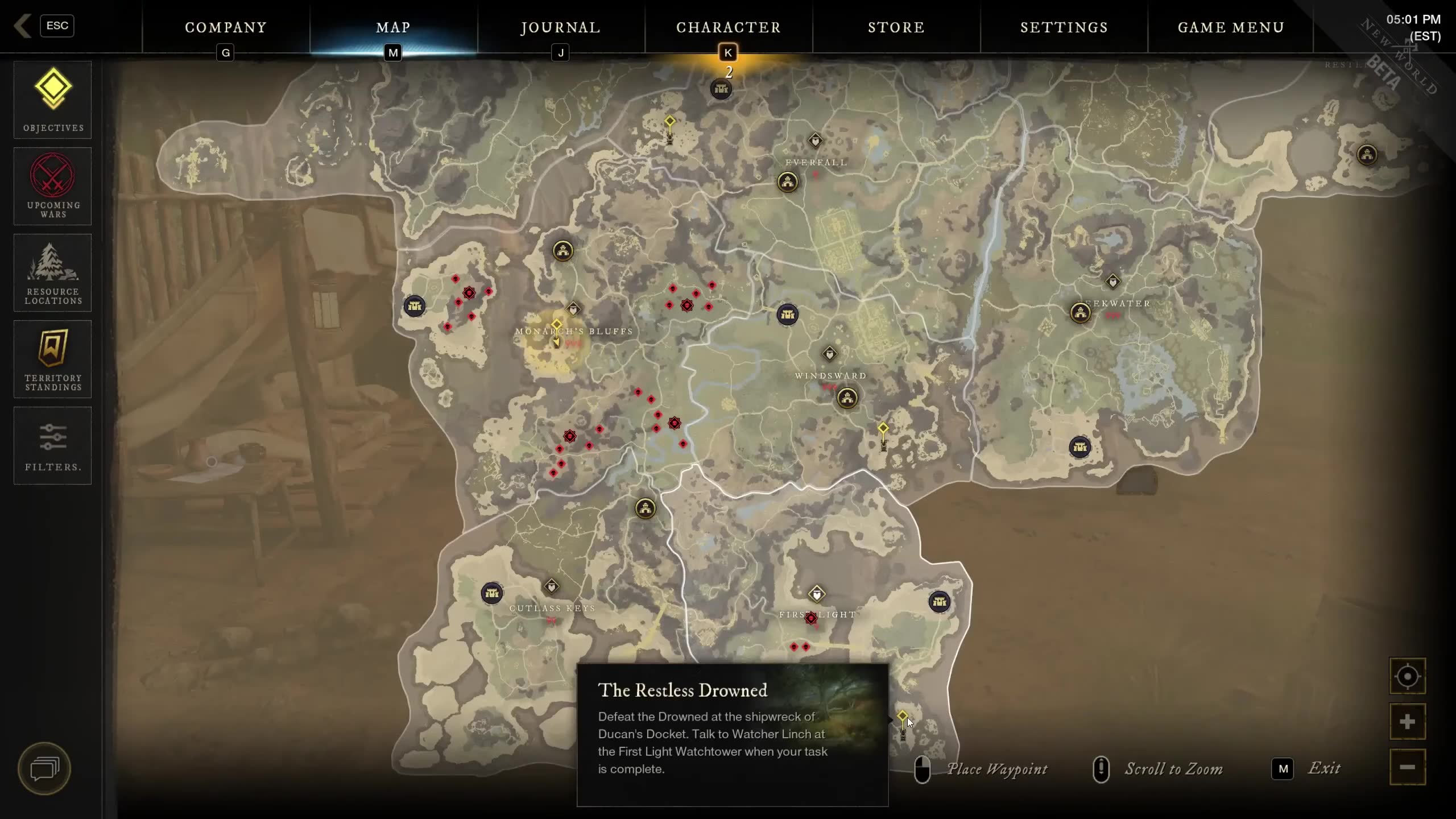Image resolution: width=1456 pixels, height=819 pixels.
Task: Click the Reekwater settlement icon
Action: (x=1079, y=312)
